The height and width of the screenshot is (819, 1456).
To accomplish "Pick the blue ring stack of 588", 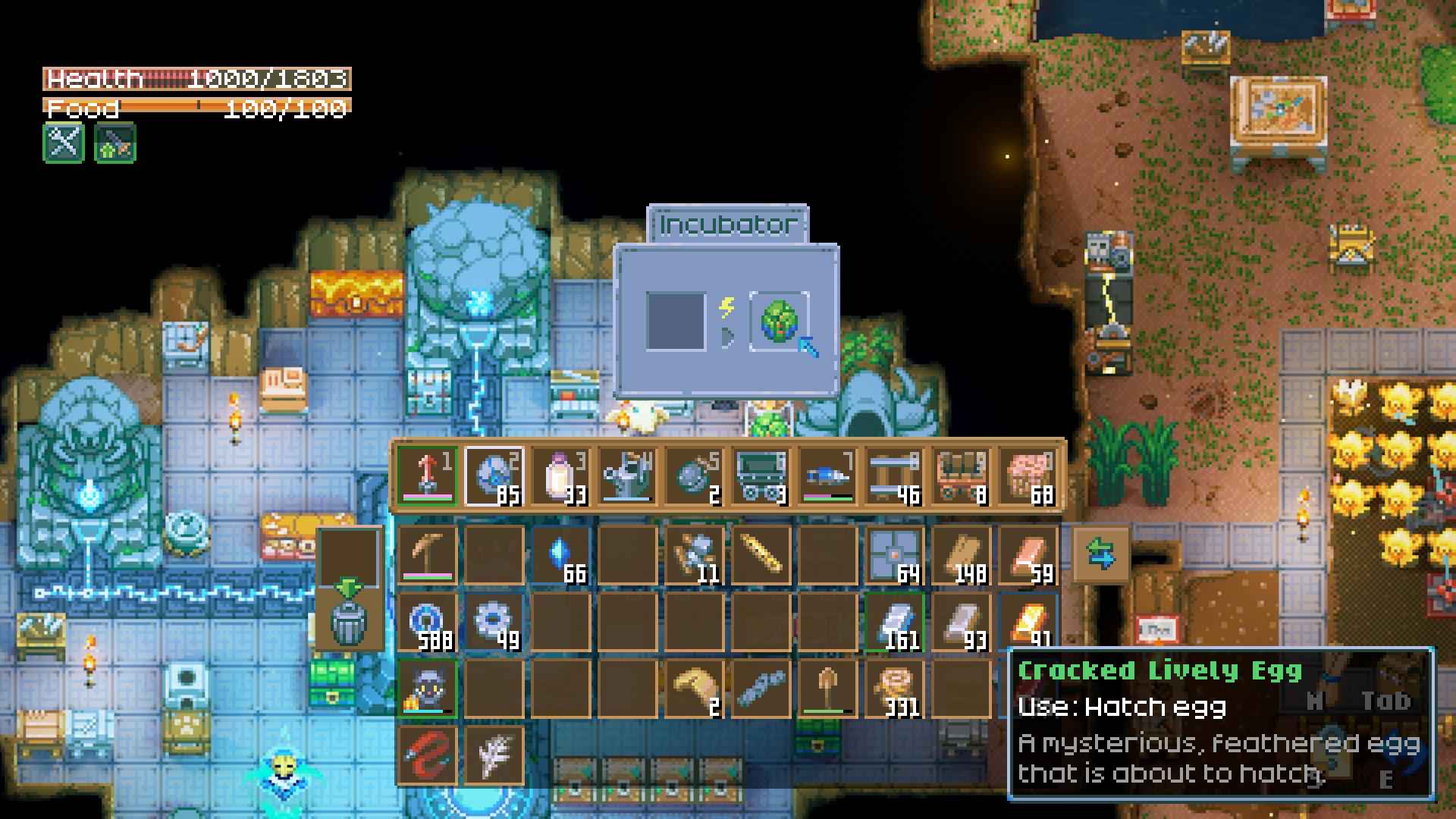I will [427, 622].
